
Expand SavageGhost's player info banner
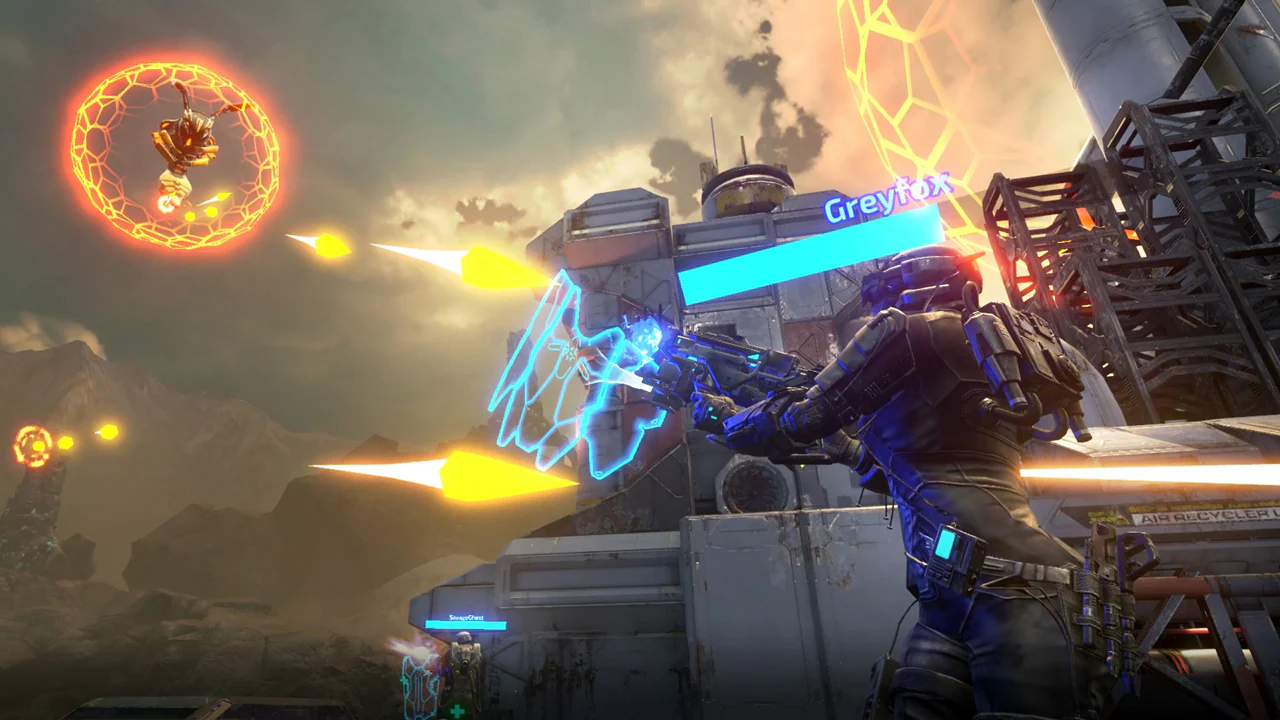[x=465, y=625]
